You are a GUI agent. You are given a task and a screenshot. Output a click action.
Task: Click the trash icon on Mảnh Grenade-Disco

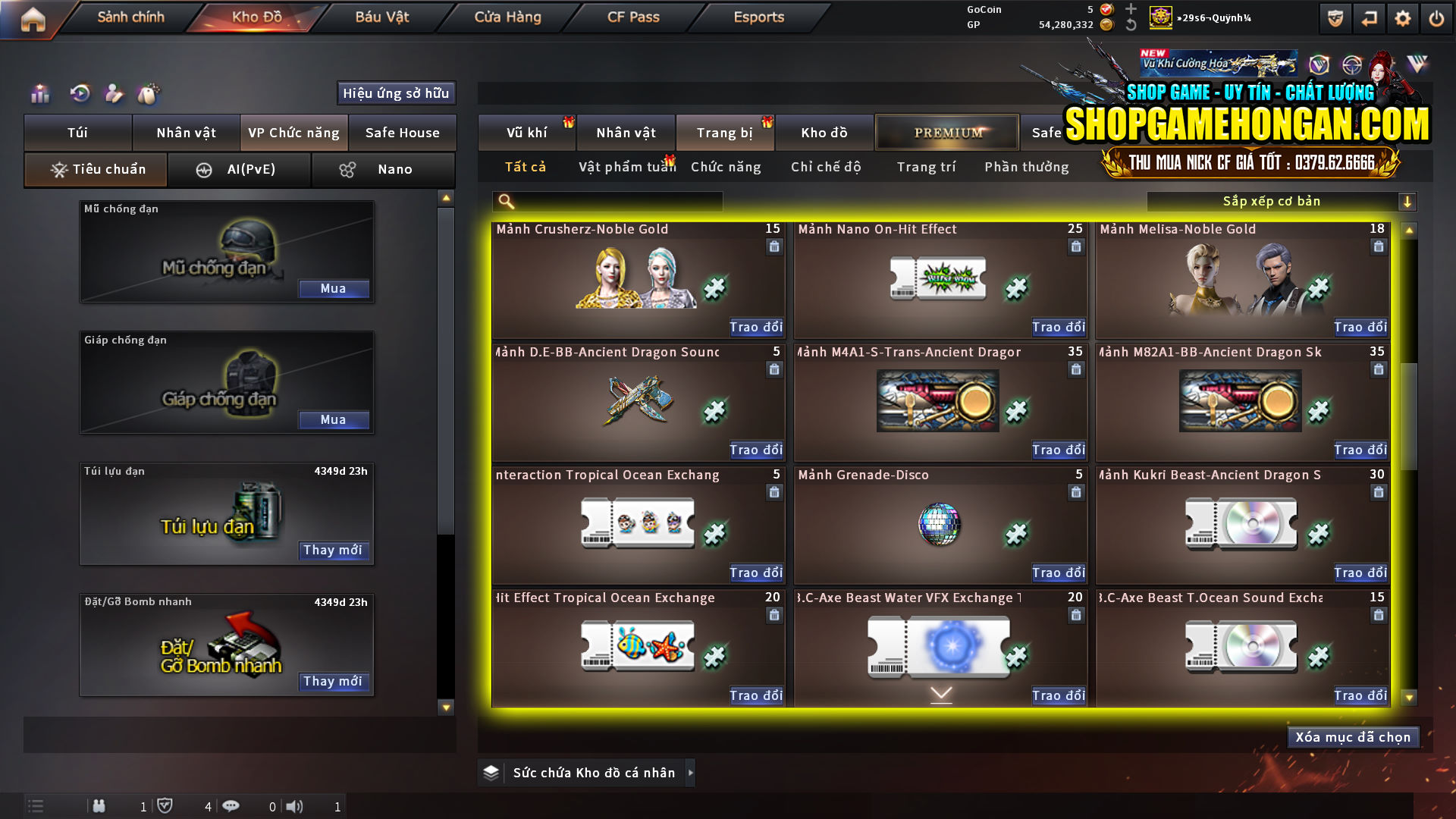(1076, 492)
